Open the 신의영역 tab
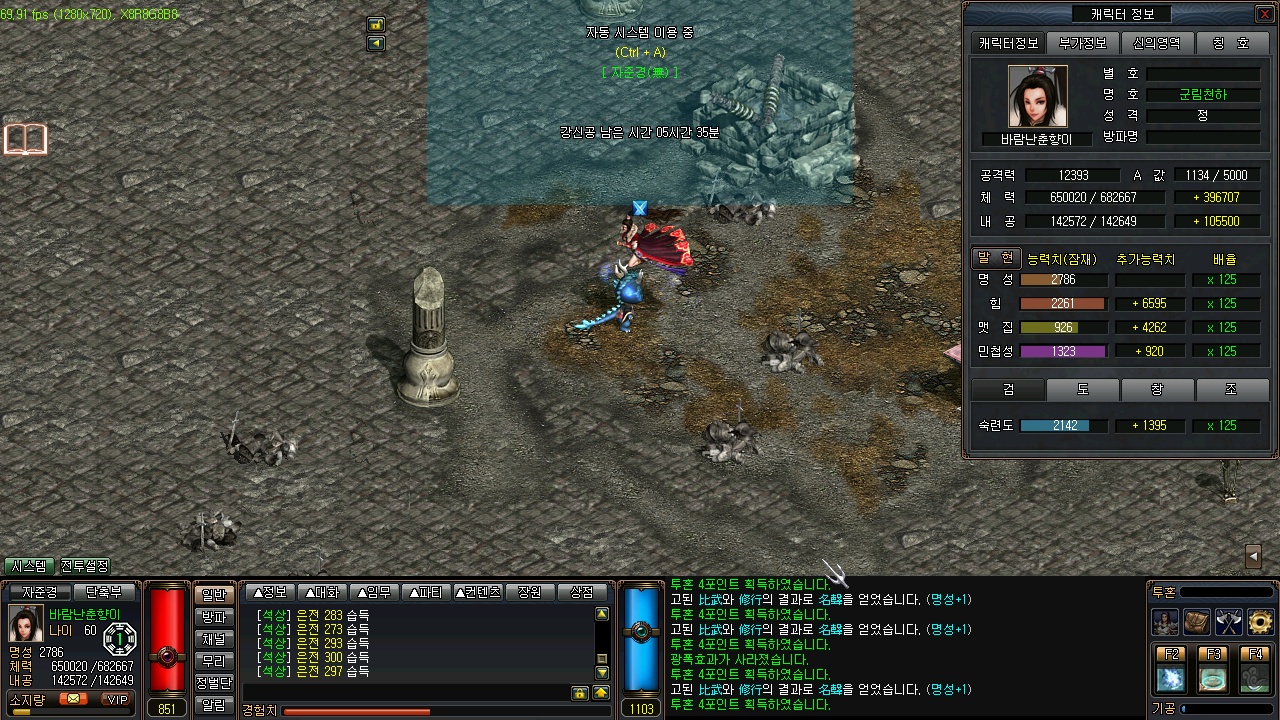Image resolution: width=1280 pixels, height=720 pixels. tap(1157, 43)
